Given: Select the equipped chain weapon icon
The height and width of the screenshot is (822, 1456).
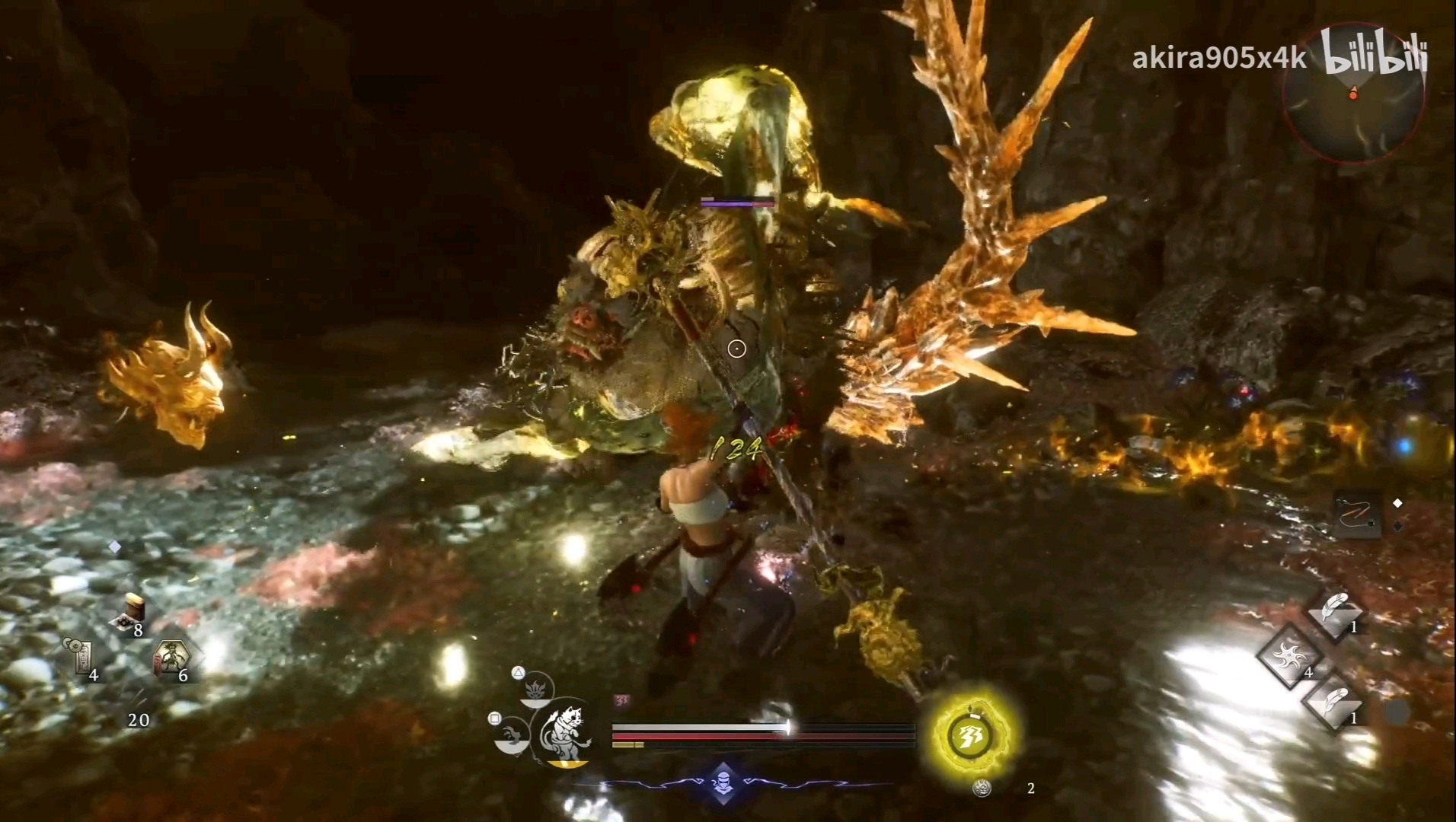Looking at the screenshot, I should coord(1358,515).
